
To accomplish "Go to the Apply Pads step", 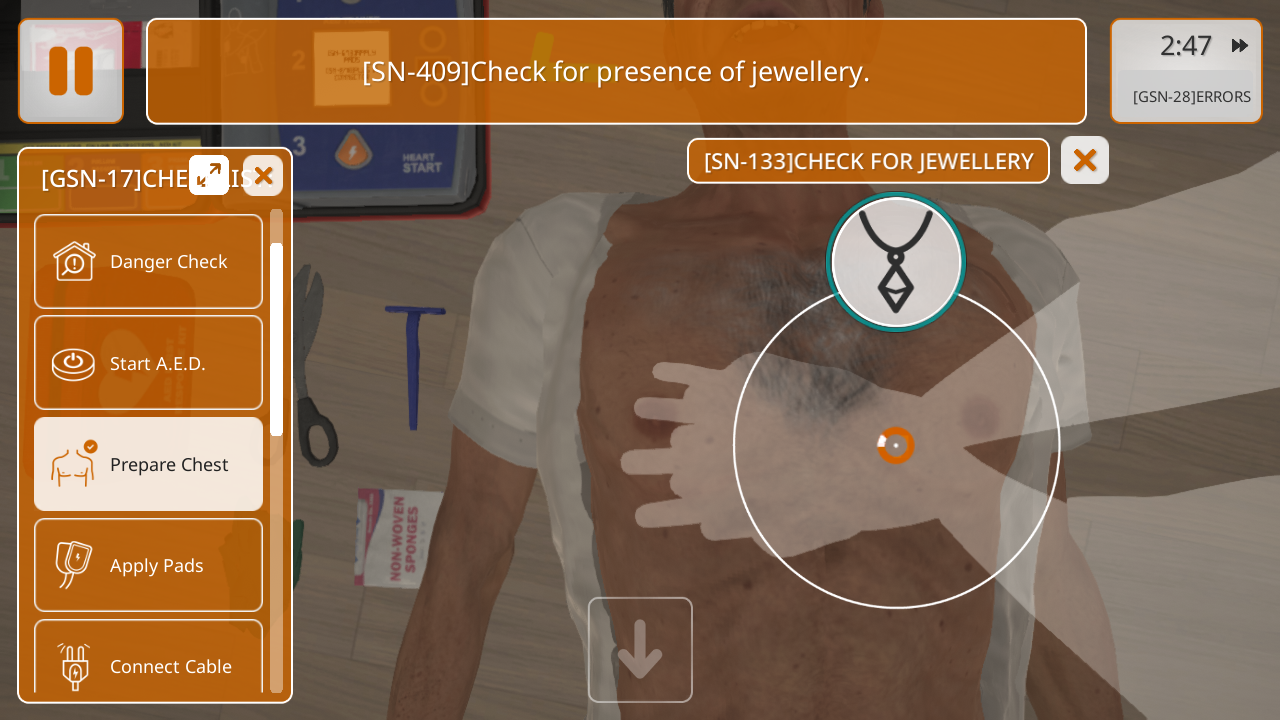I will 148,565.
